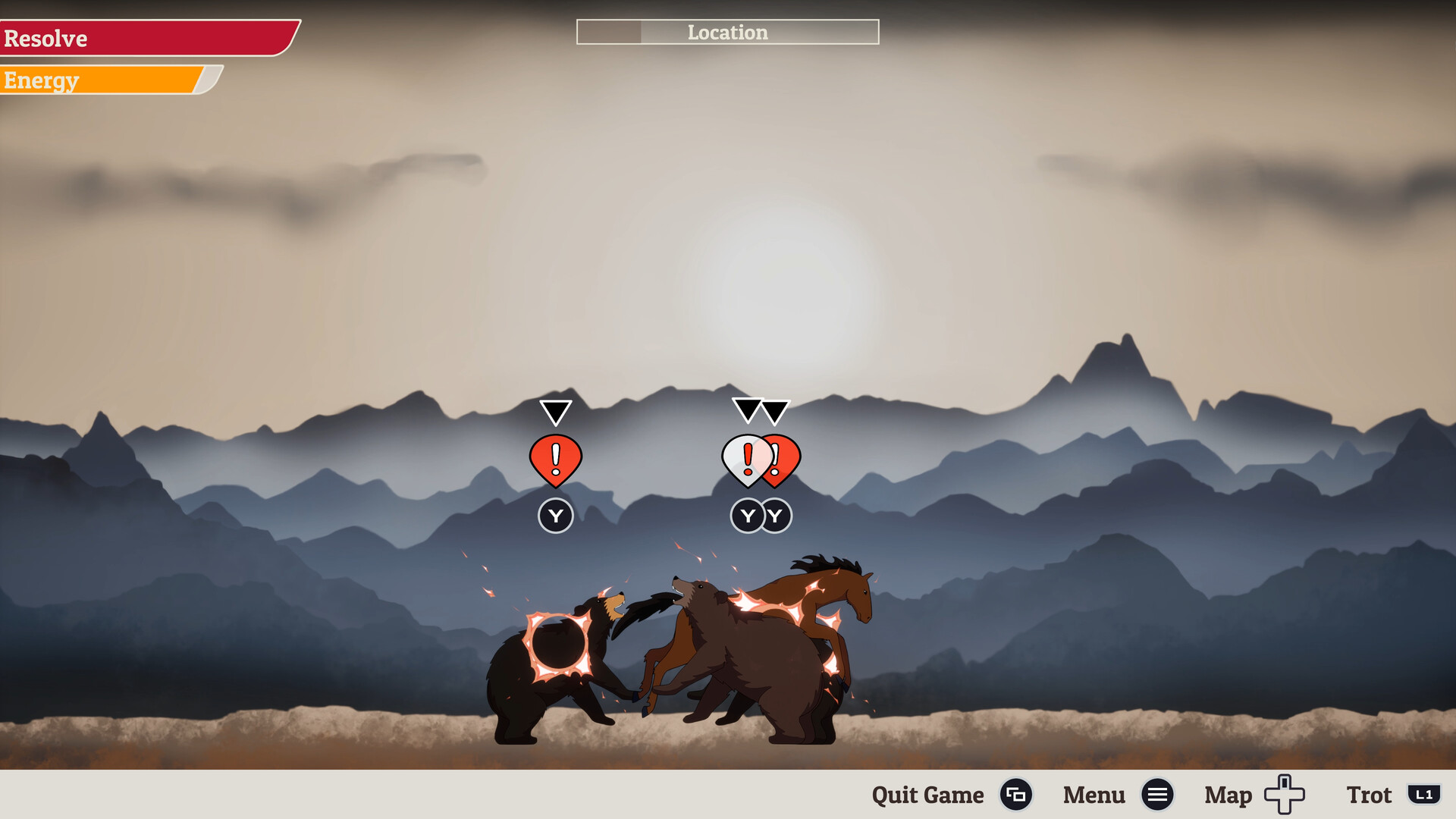This screenshot has width=1456, height=819.
Task: Open the Location banner at the top
Action: (x=727, y=33)
